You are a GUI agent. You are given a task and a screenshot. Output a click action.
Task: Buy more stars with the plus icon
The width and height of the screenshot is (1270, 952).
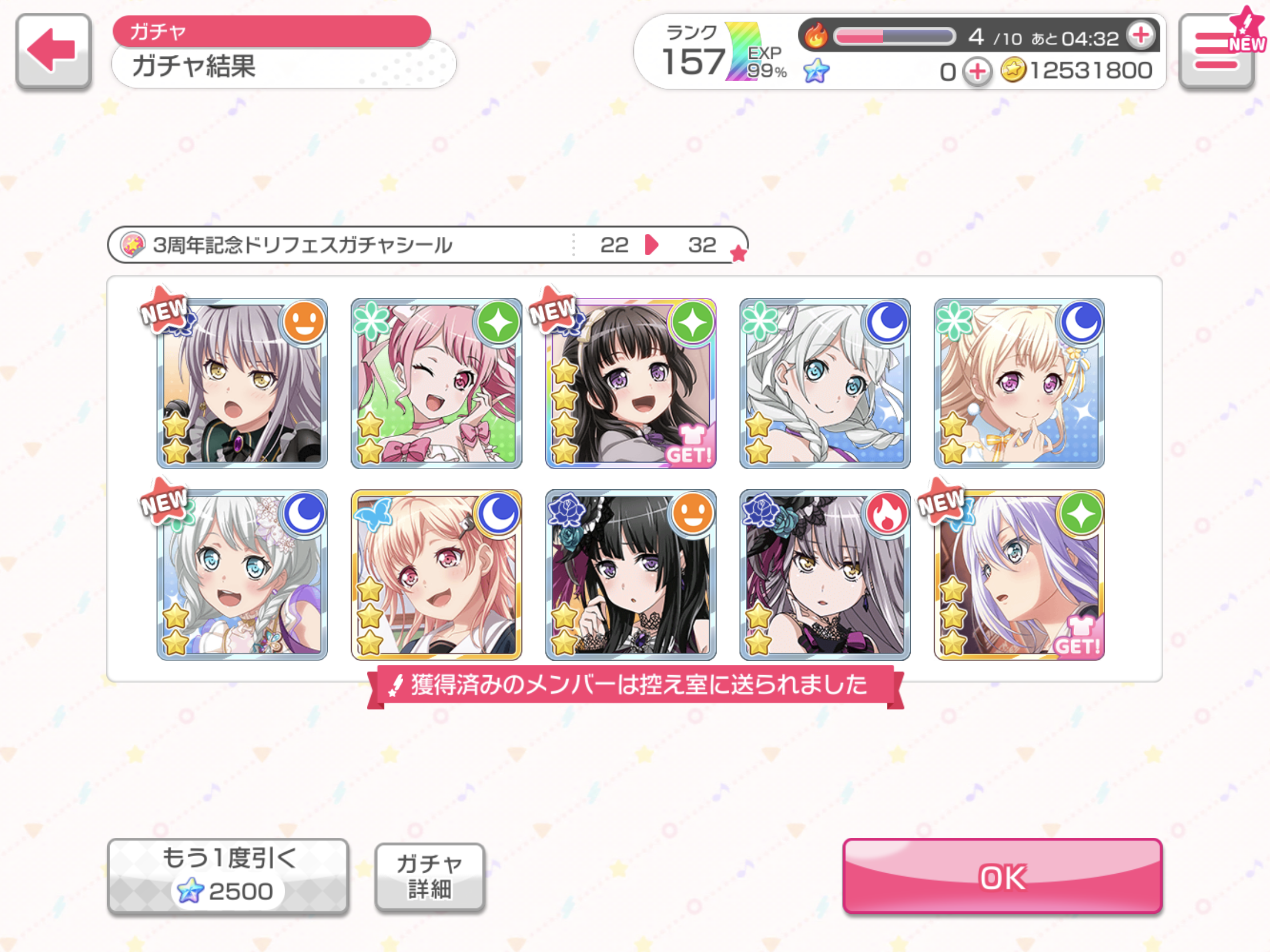[x=977, y=72]
